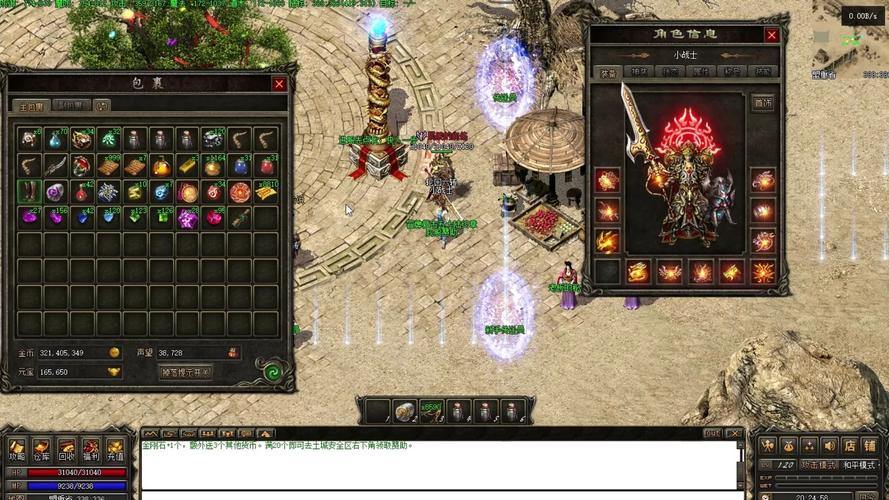Switch to the second bag tab
The image size is (889, 500).
coord(73,105)
